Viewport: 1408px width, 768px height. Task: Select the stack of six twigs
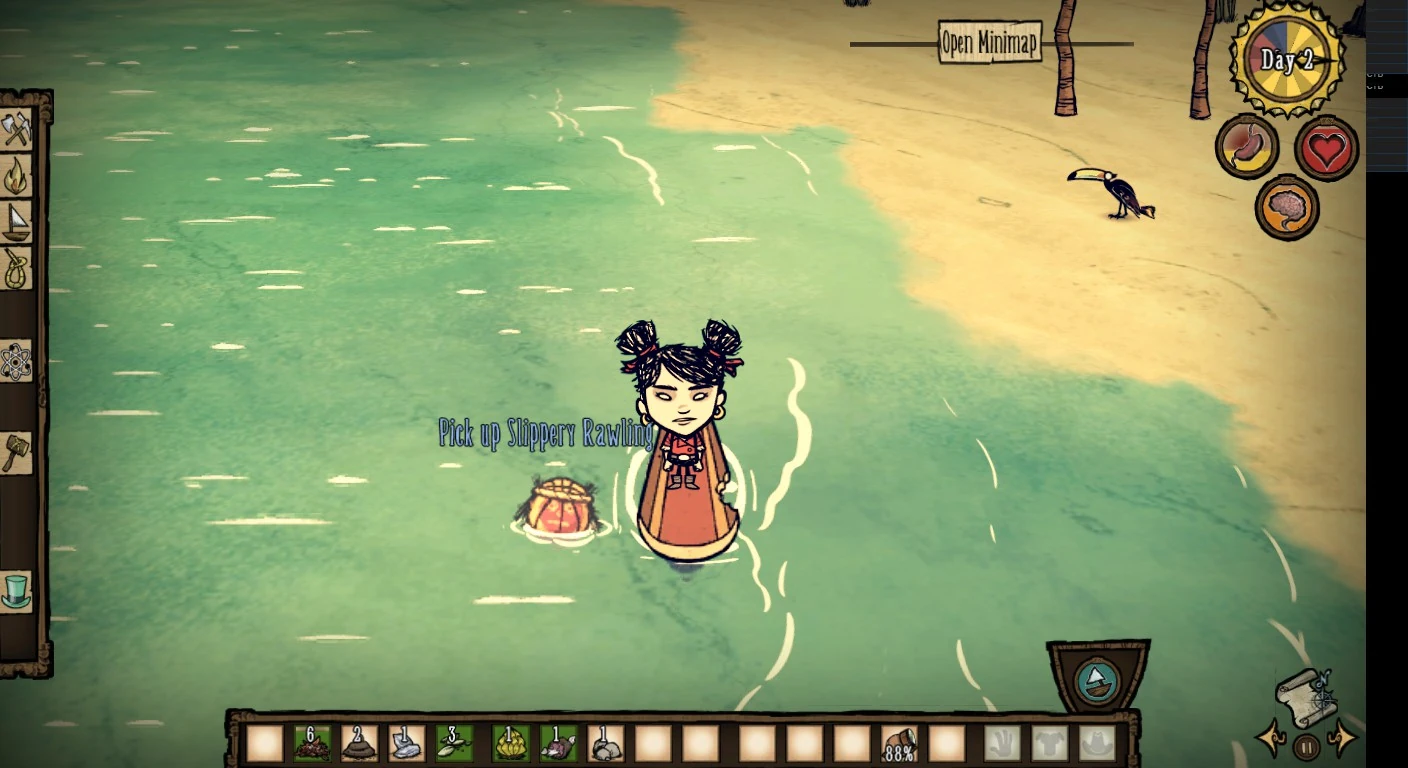(310, 745)
